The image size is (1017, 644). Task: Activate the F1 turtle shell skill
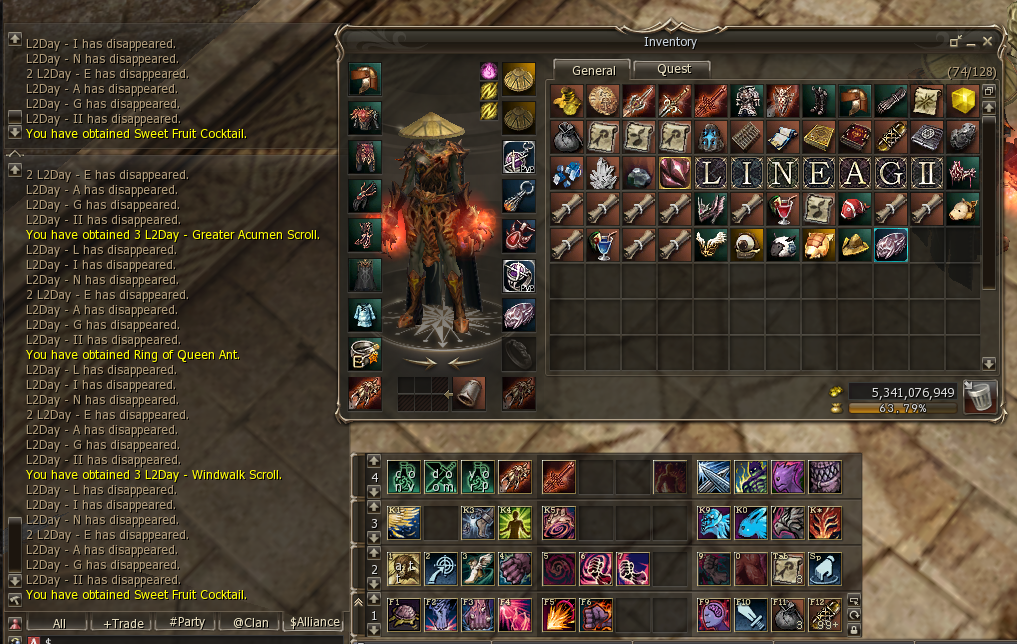[x=403, y=614]
